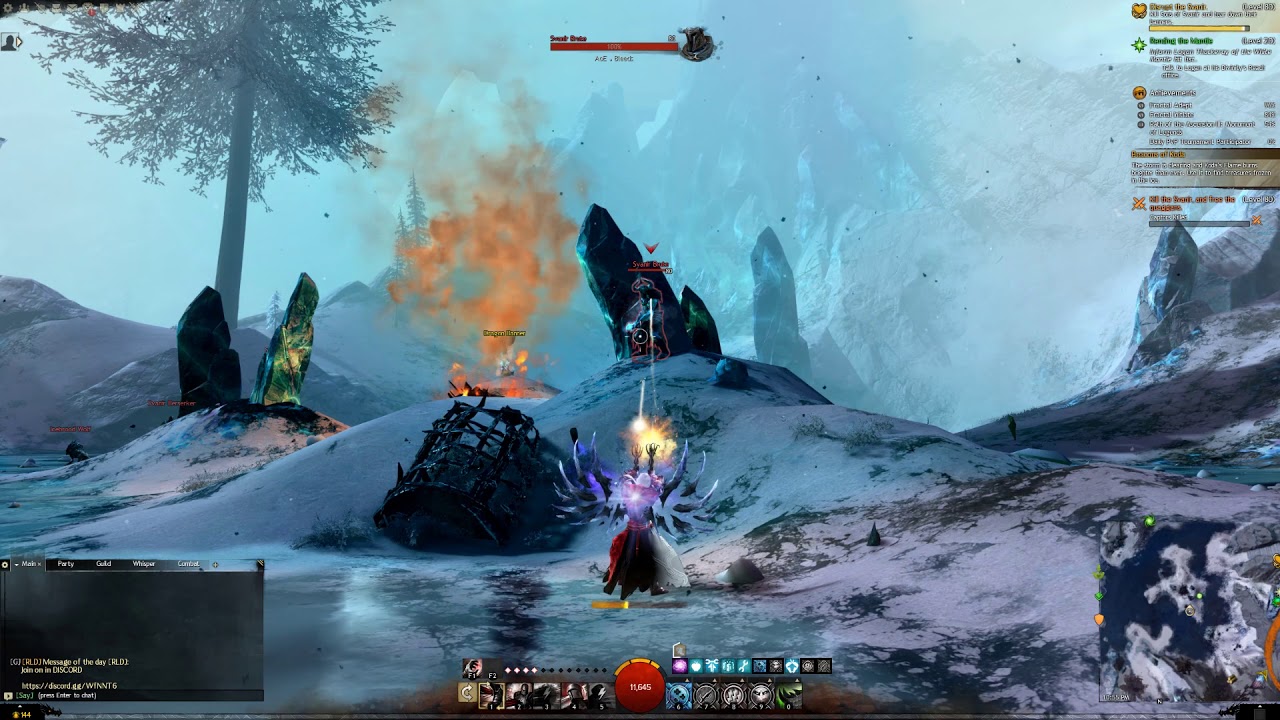The height and width of the screenshot is (720, 1280).
Task: Switch to the Whisper chat tab
Action: coord(143,564)
